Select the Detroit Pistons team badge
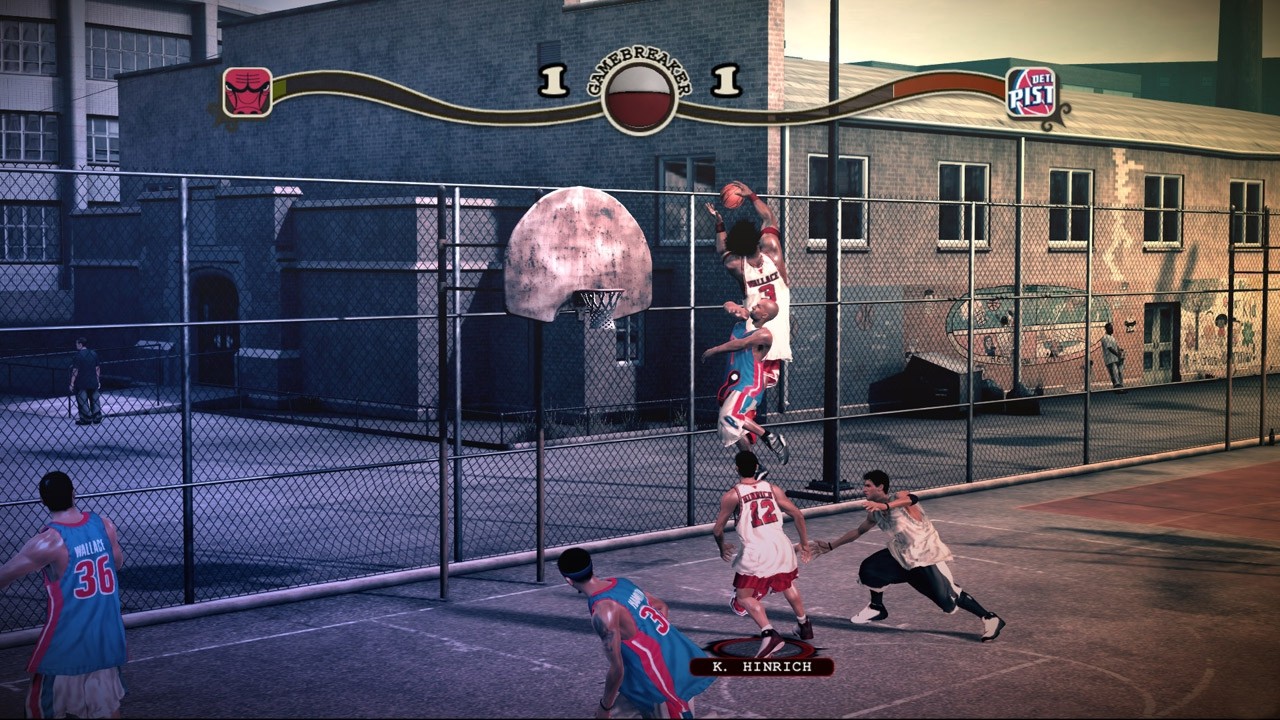Viewport: 1280px width, 720px height. click(x=1031, y=93)
